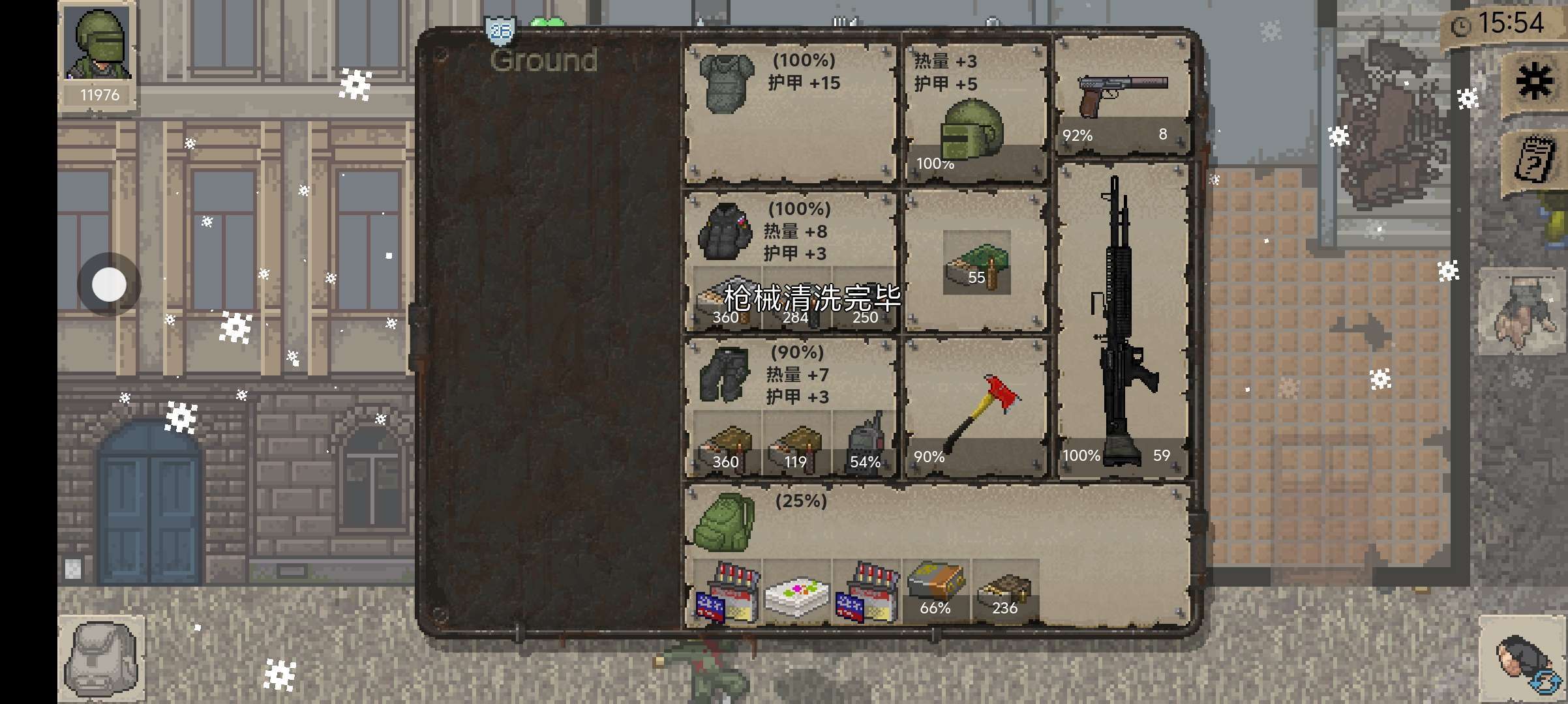Select the 119-round ammo stack
The width and height of the screenshot is (1568, 704).
point(796,443)
